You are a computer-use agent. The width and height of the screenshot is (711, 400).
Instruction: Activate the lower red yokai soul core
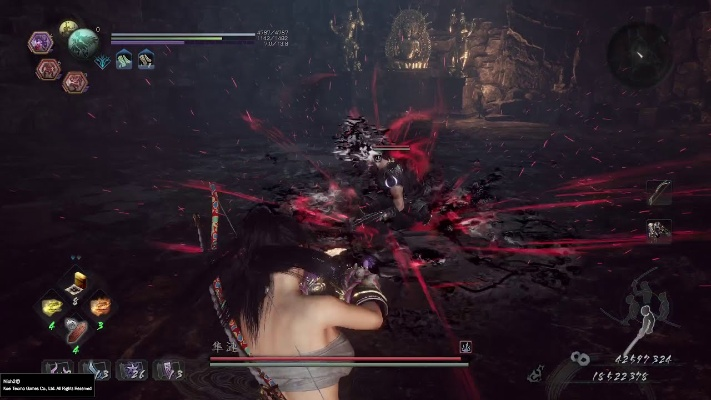pos(74,82)
